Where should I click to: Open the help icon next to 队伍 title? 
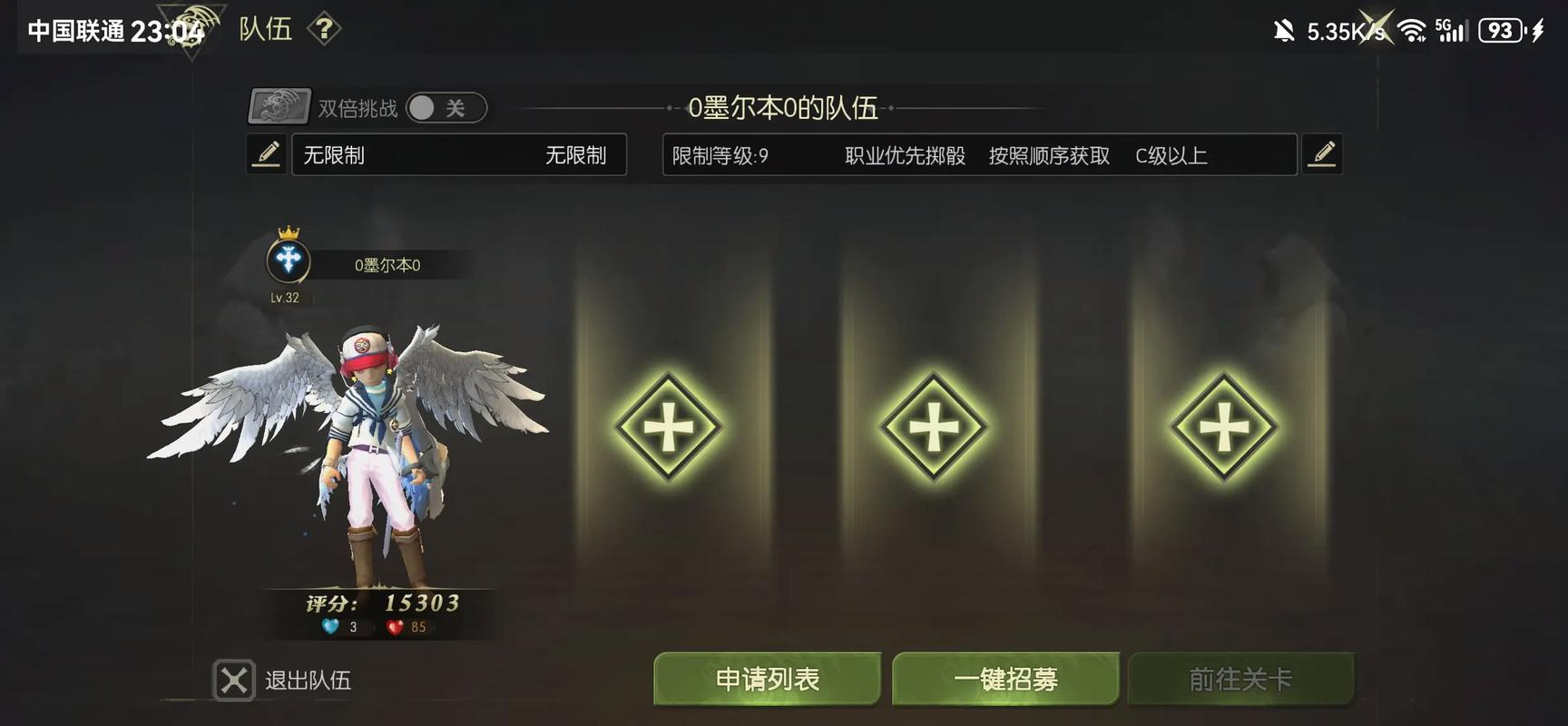[x=326, y=27]
